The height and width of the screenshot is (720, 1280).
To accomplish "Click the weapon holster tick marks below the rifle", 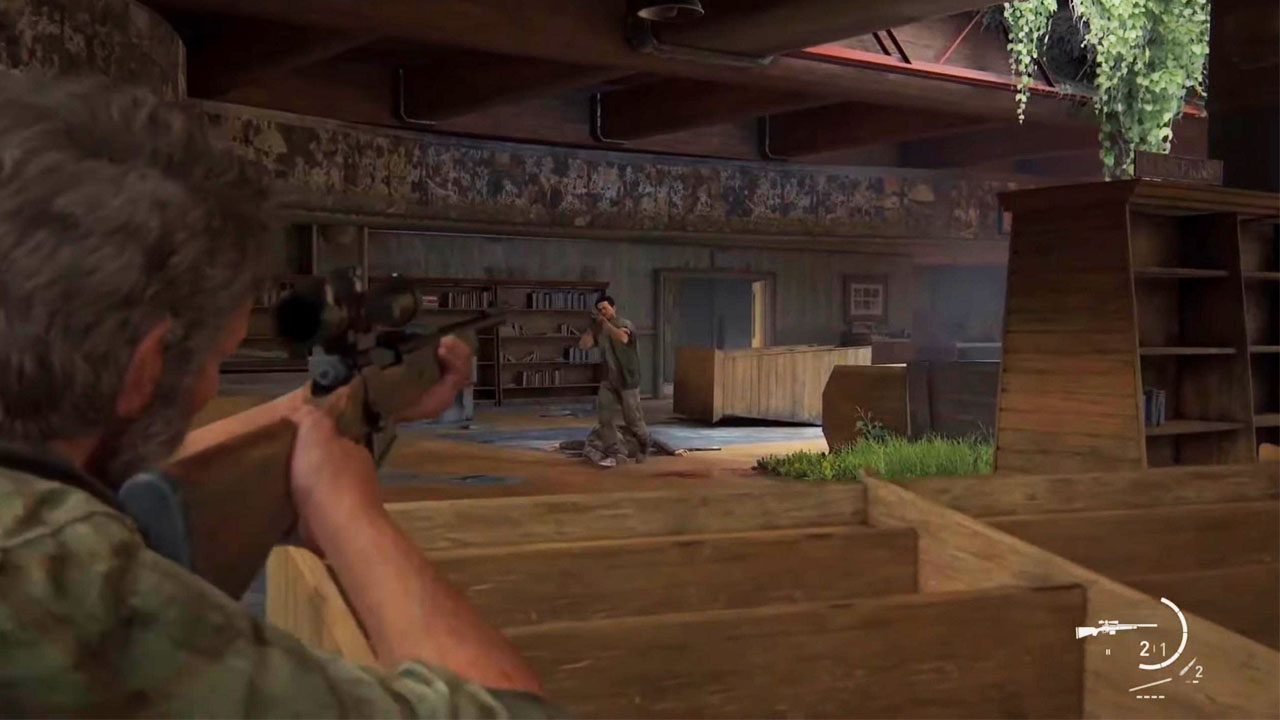I will tap(1108, 650).
